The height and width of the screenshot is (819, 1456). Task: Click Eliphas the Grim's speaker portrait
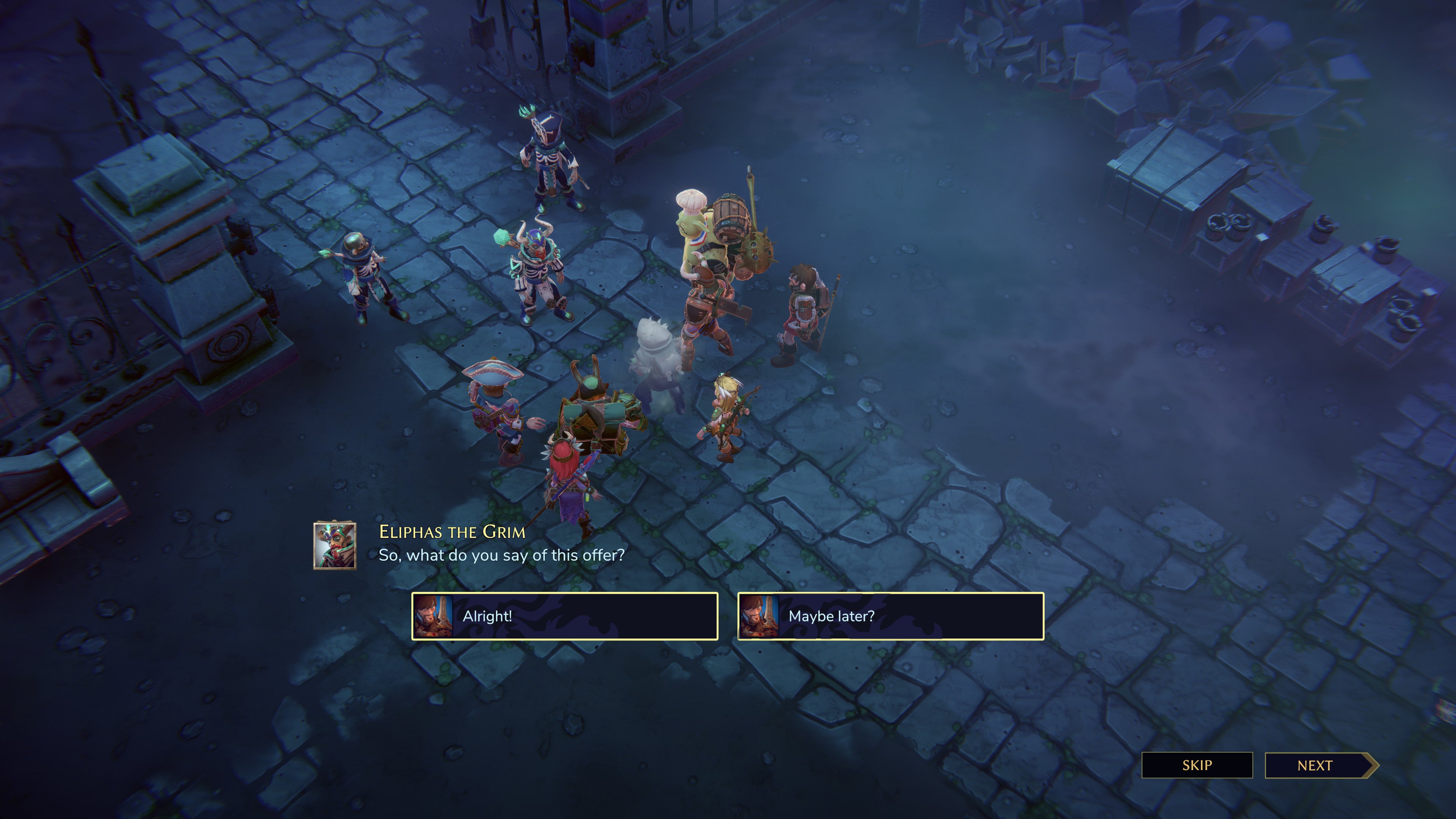point(335,546)
